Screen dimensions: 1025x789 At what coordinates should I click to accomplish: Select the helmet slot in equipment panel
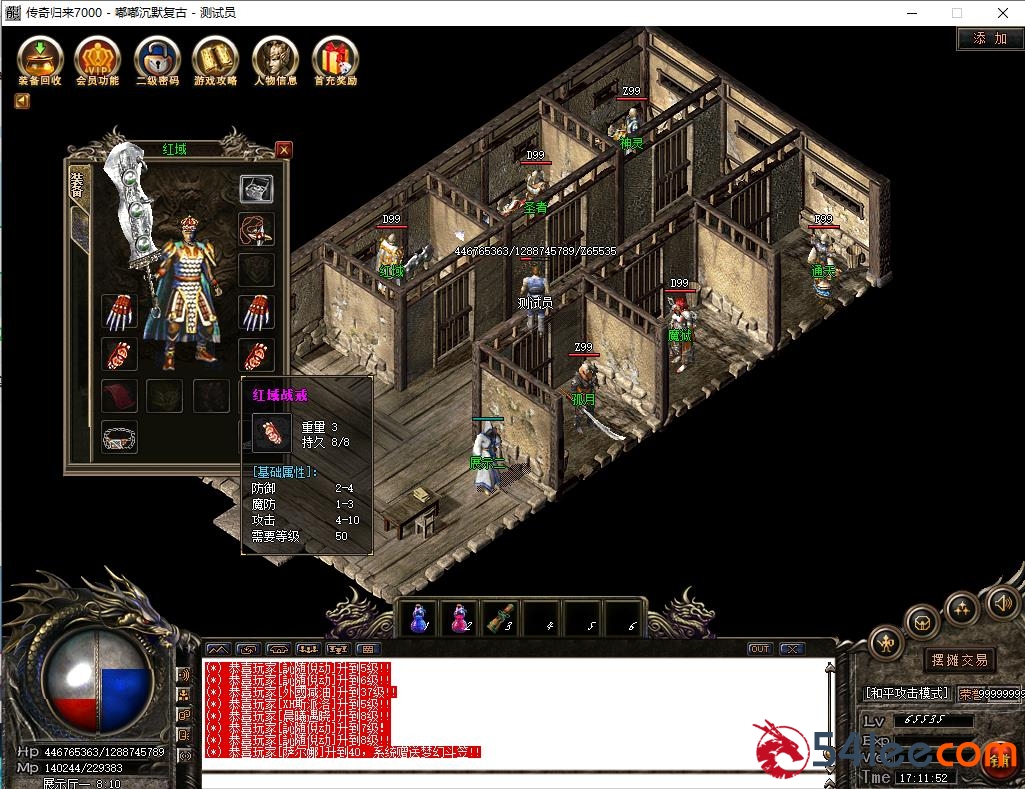coord(256,188)
